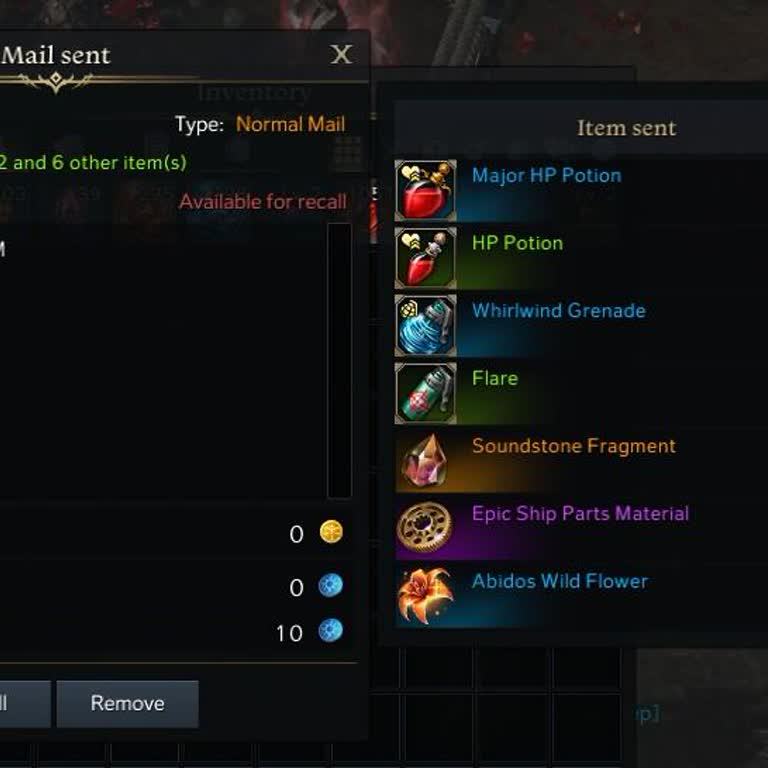Select the Abidos Wild Flower item
This screenshot has height=768, width=768.
pos(559,582)
